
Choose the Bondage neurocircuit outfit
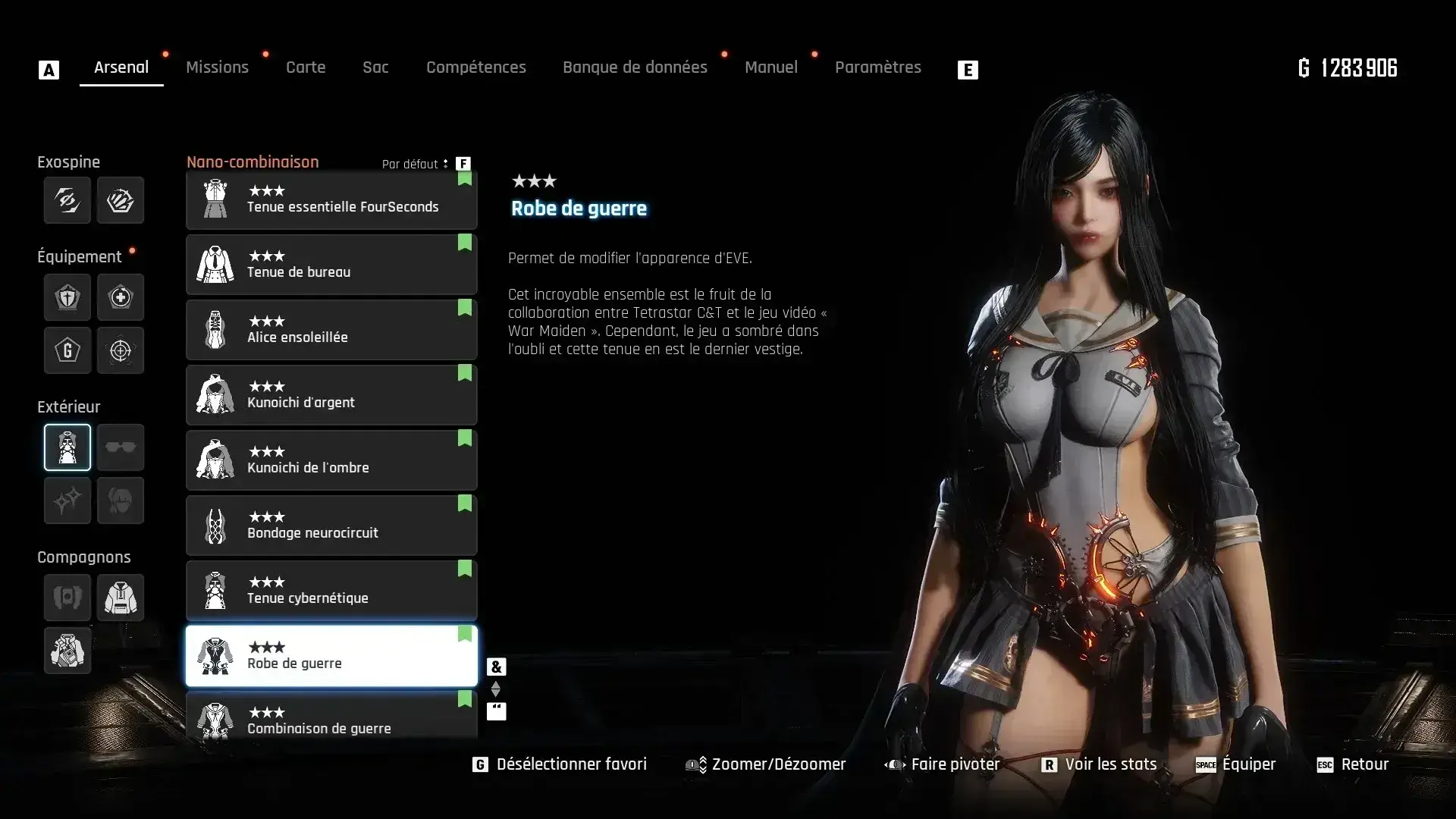tap(331, 526)
